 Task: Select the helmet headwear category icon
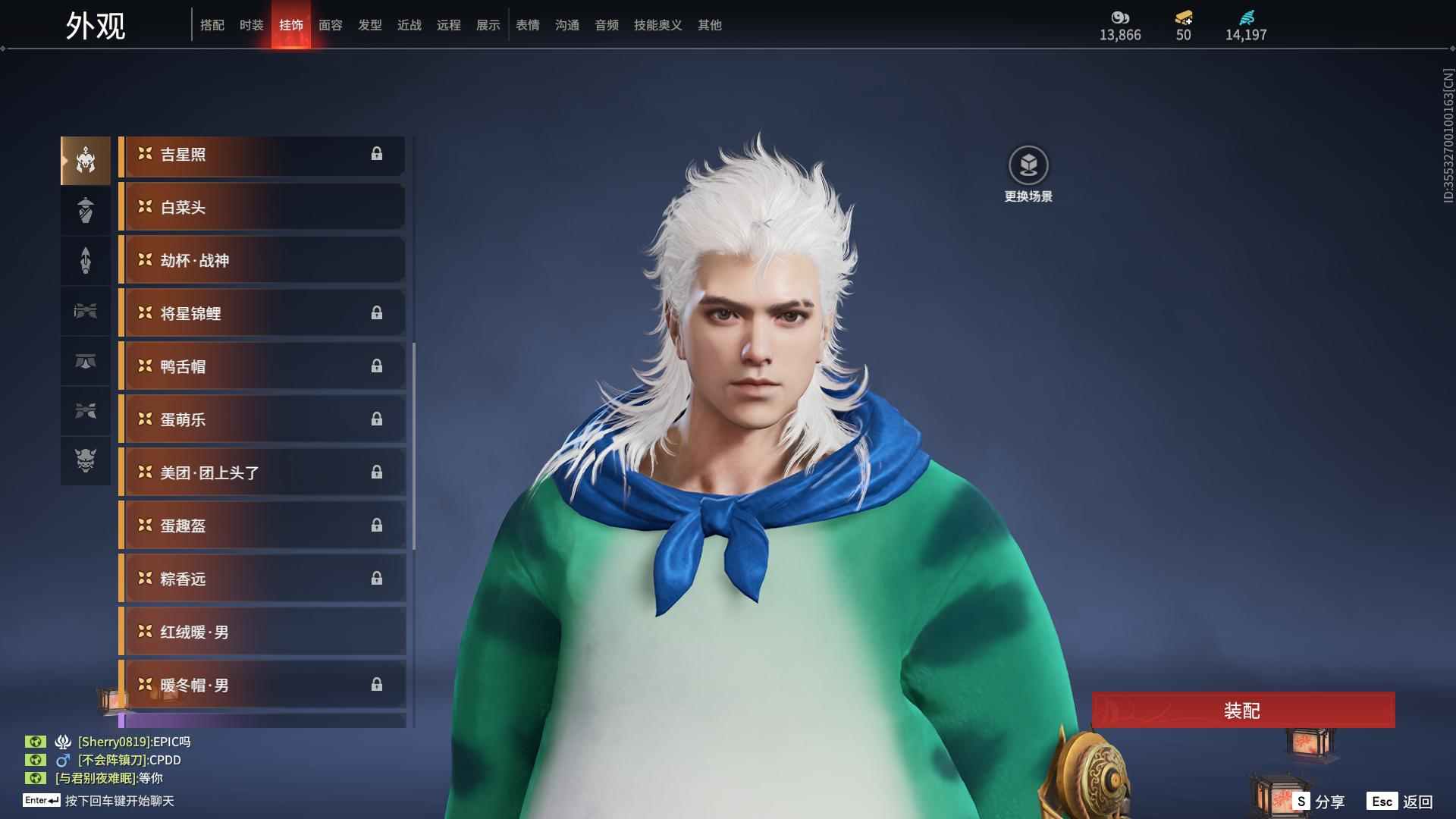(86, 160)
